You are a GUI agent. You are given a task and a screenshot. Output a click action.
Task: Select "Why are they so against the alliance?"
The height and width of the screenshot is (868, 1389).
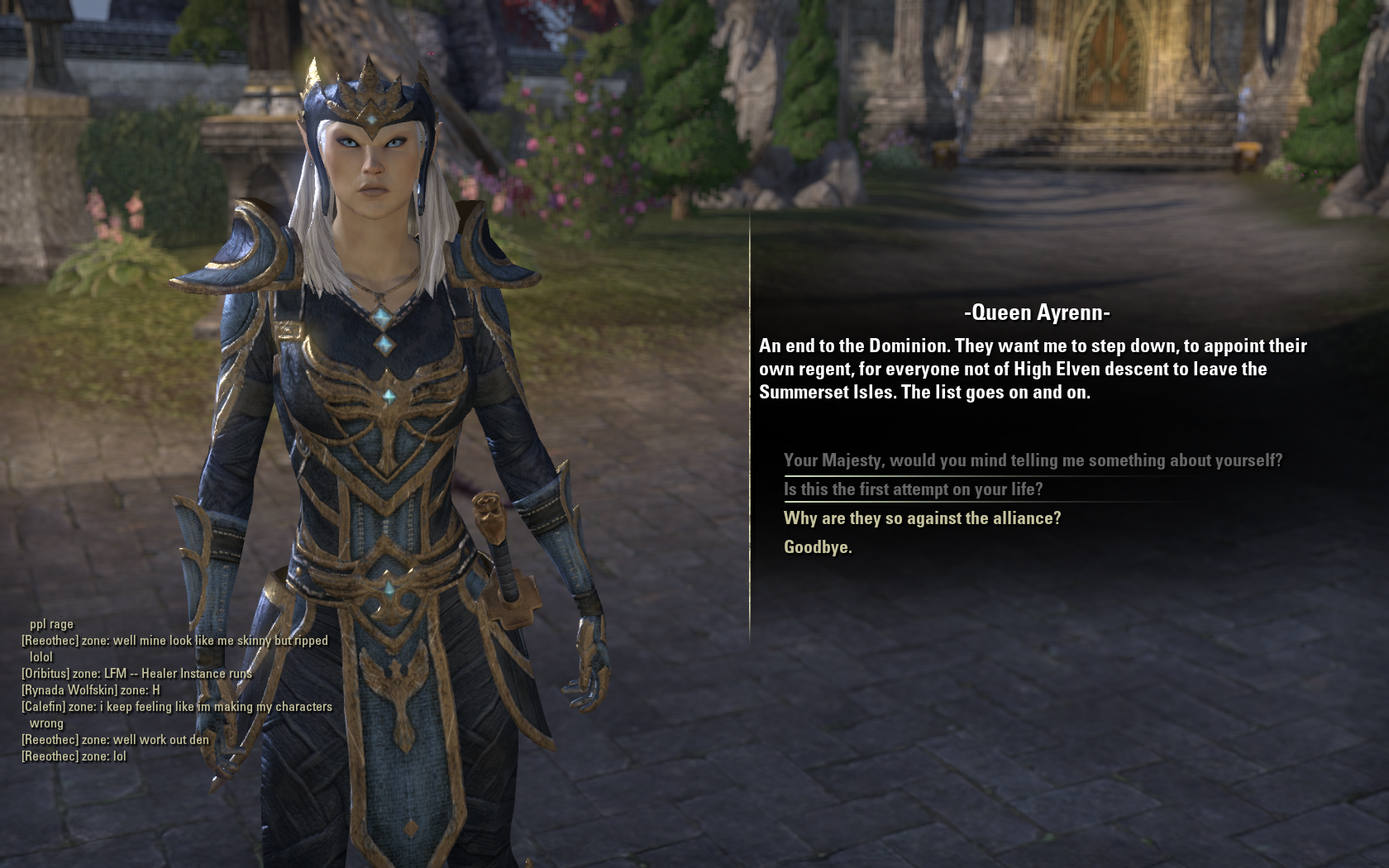coord(922,518)
